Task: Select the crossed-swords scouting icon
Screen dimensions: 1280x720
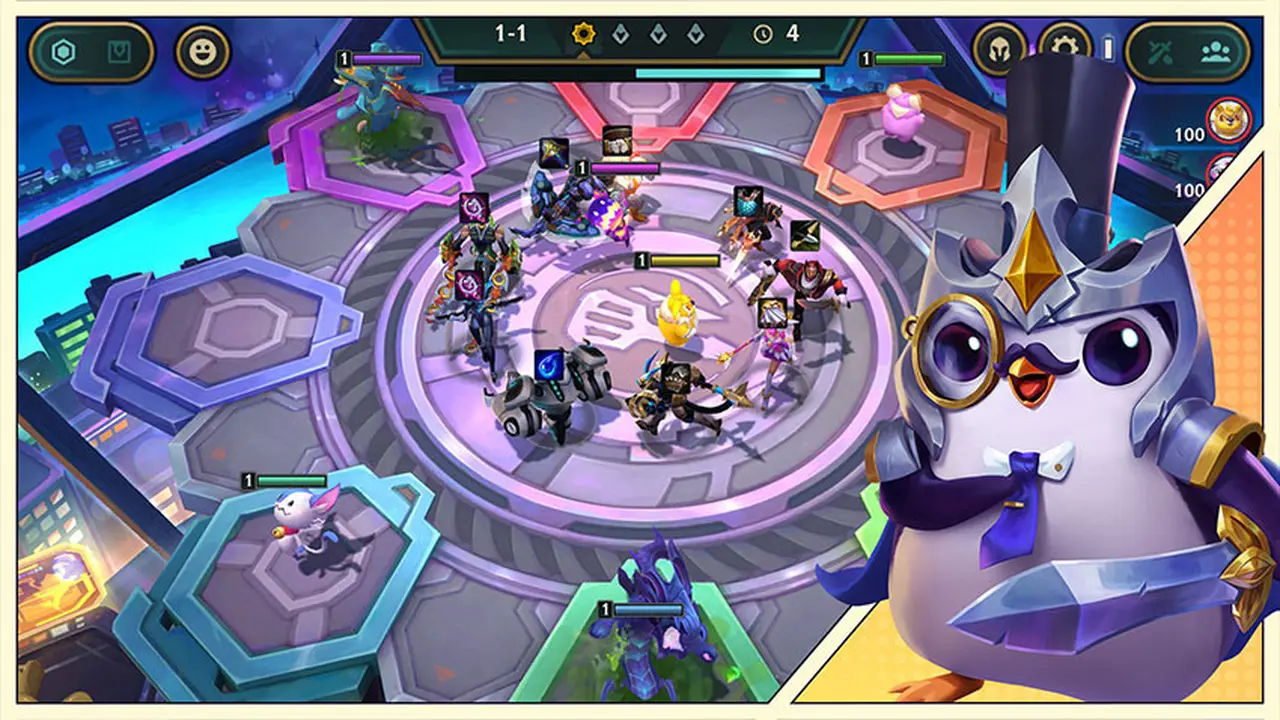Action: click(x=1160, y=51)
